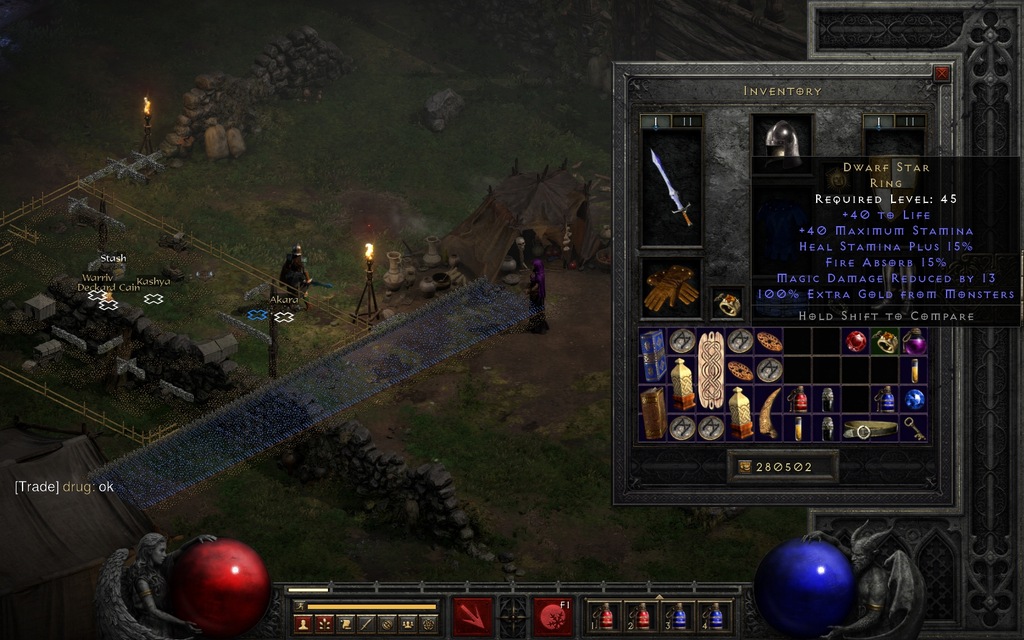
Task: Select the curved horn item
Action: click(x=769, y=413)
